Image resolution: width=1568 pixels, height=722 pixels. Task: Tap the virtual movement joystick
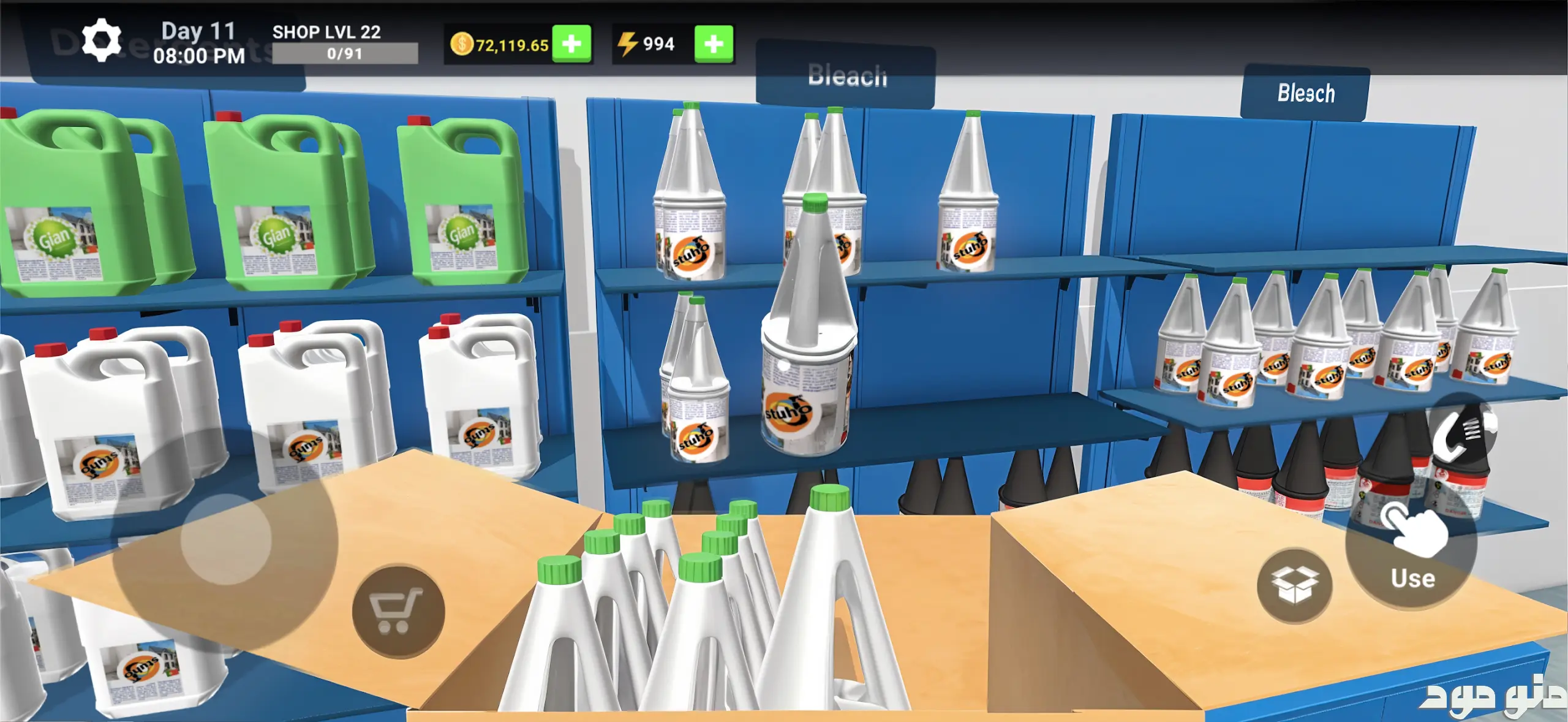coord(226,539)
